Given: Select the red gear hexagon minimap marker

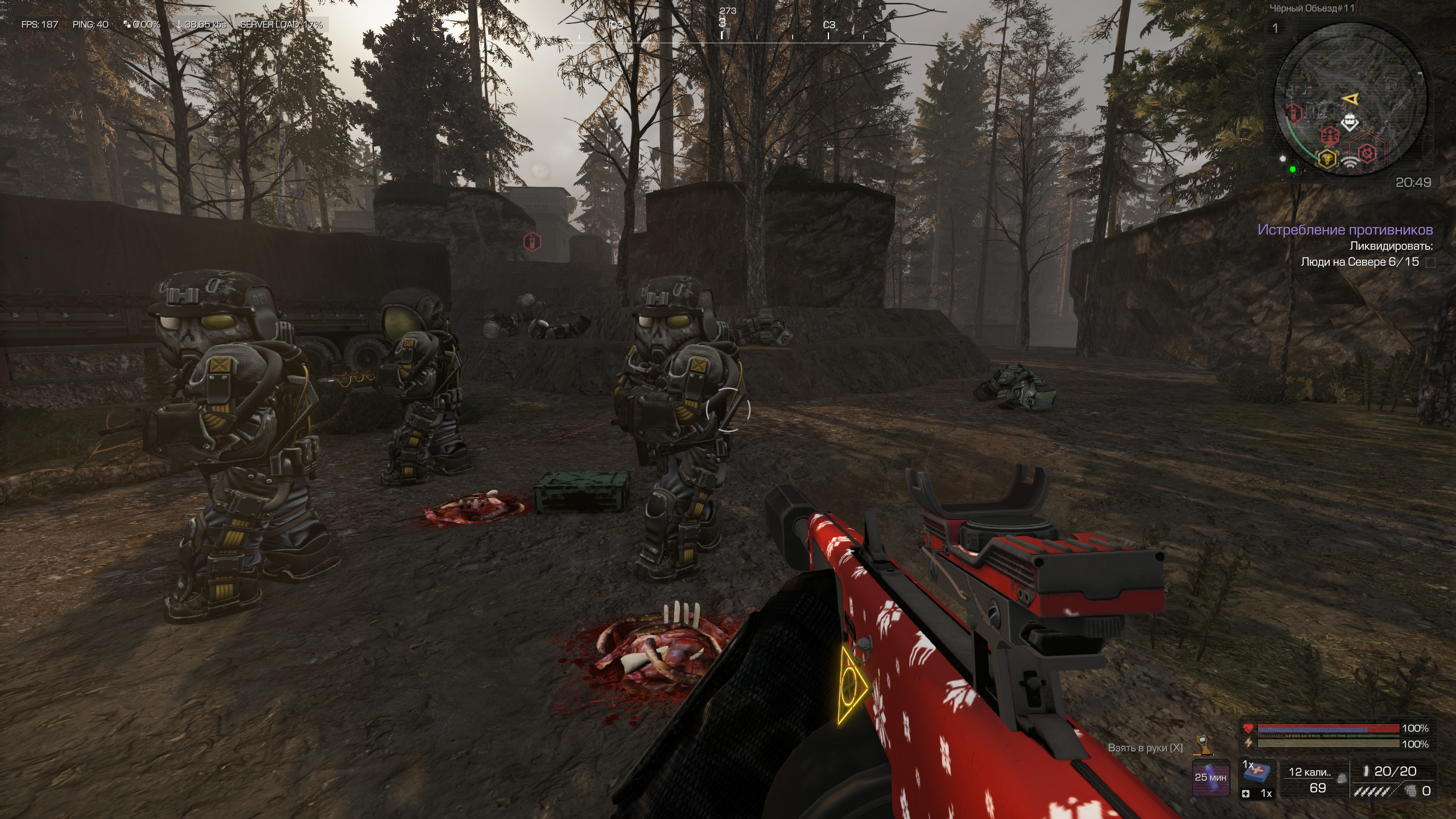Looking at the screenshot, I should [1367, 153].
